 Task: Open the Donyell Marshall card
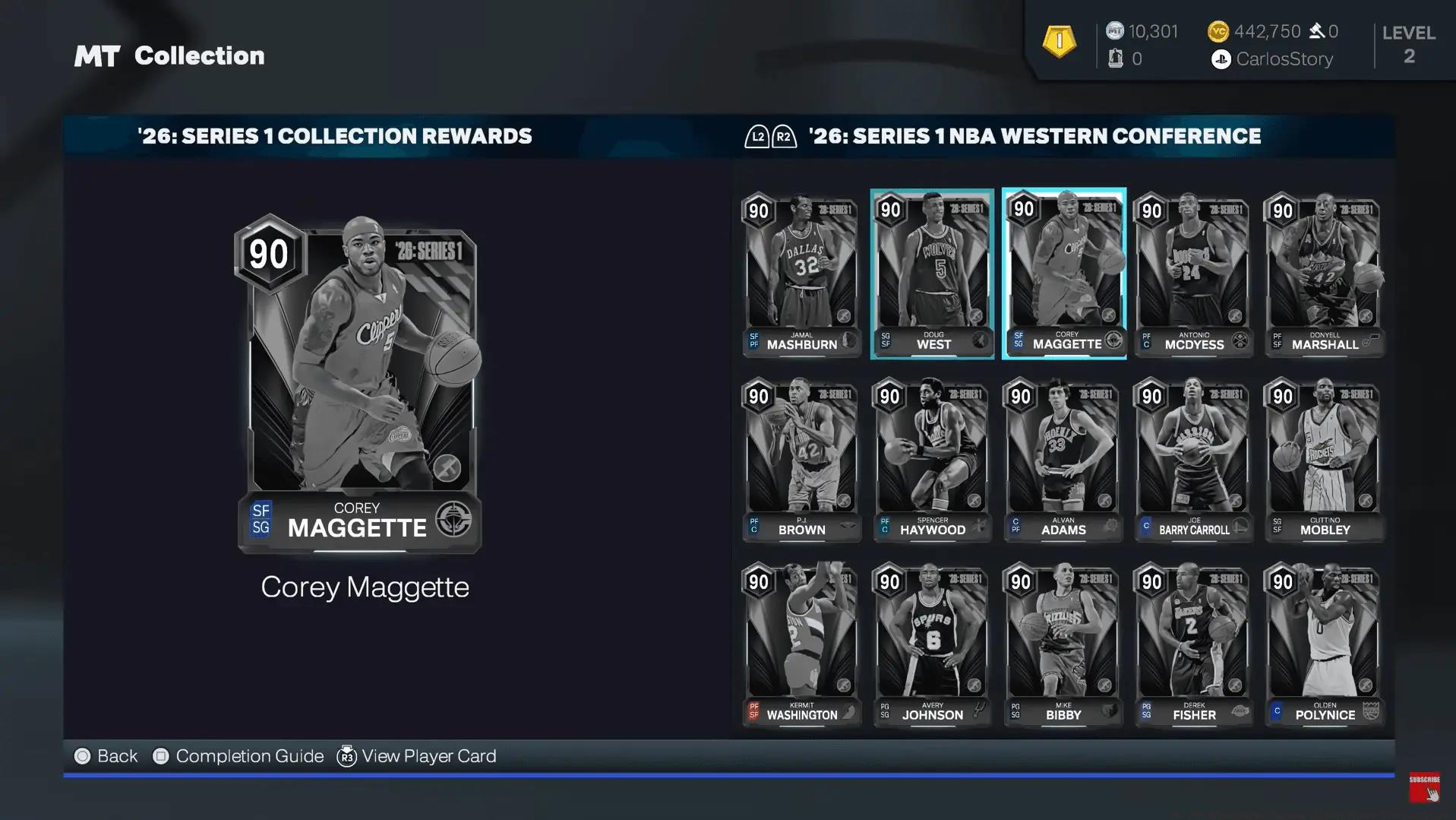point(1324,274)
